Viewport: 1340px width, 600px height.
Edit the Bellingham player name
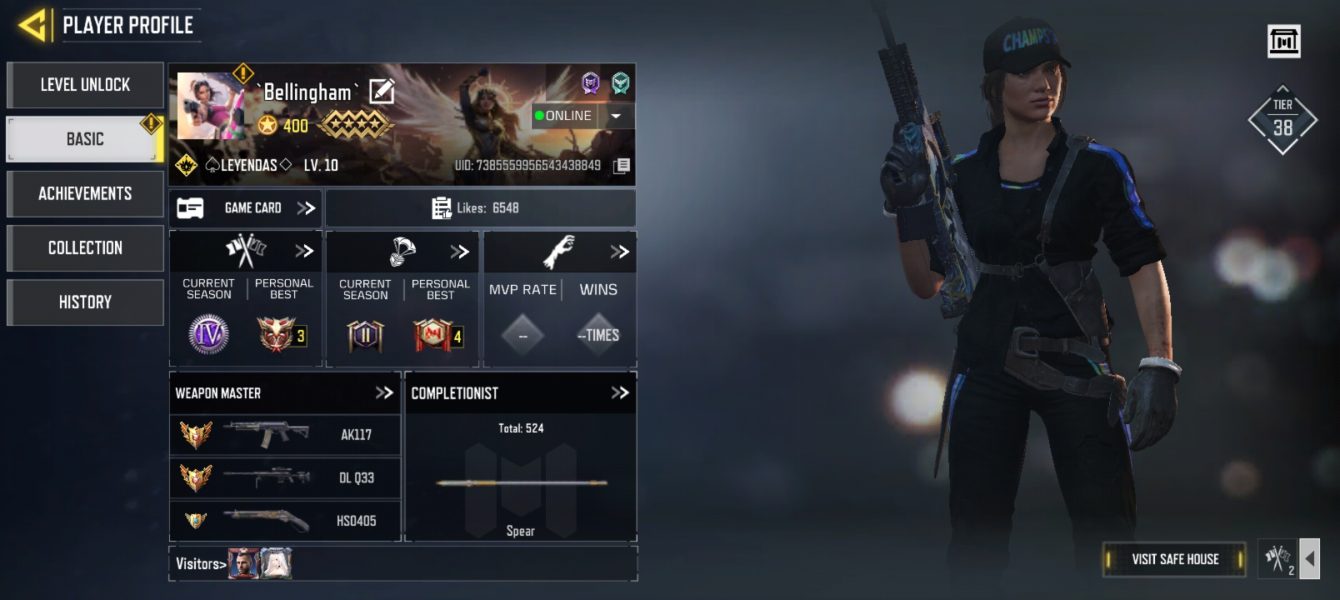point(382,92)
